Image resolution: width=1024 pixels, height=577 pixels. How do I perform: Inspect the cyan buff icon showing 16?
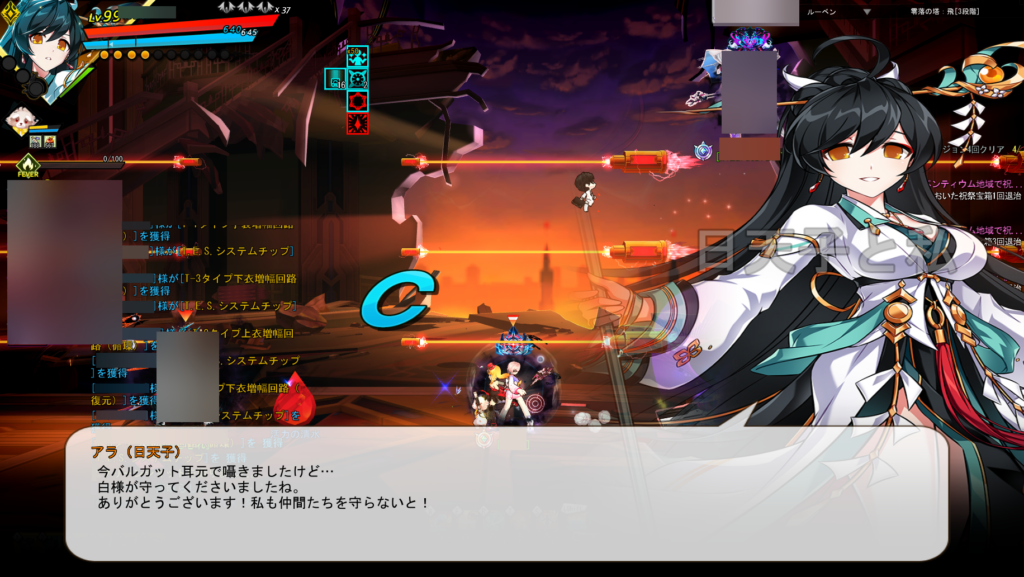[335, 79]
